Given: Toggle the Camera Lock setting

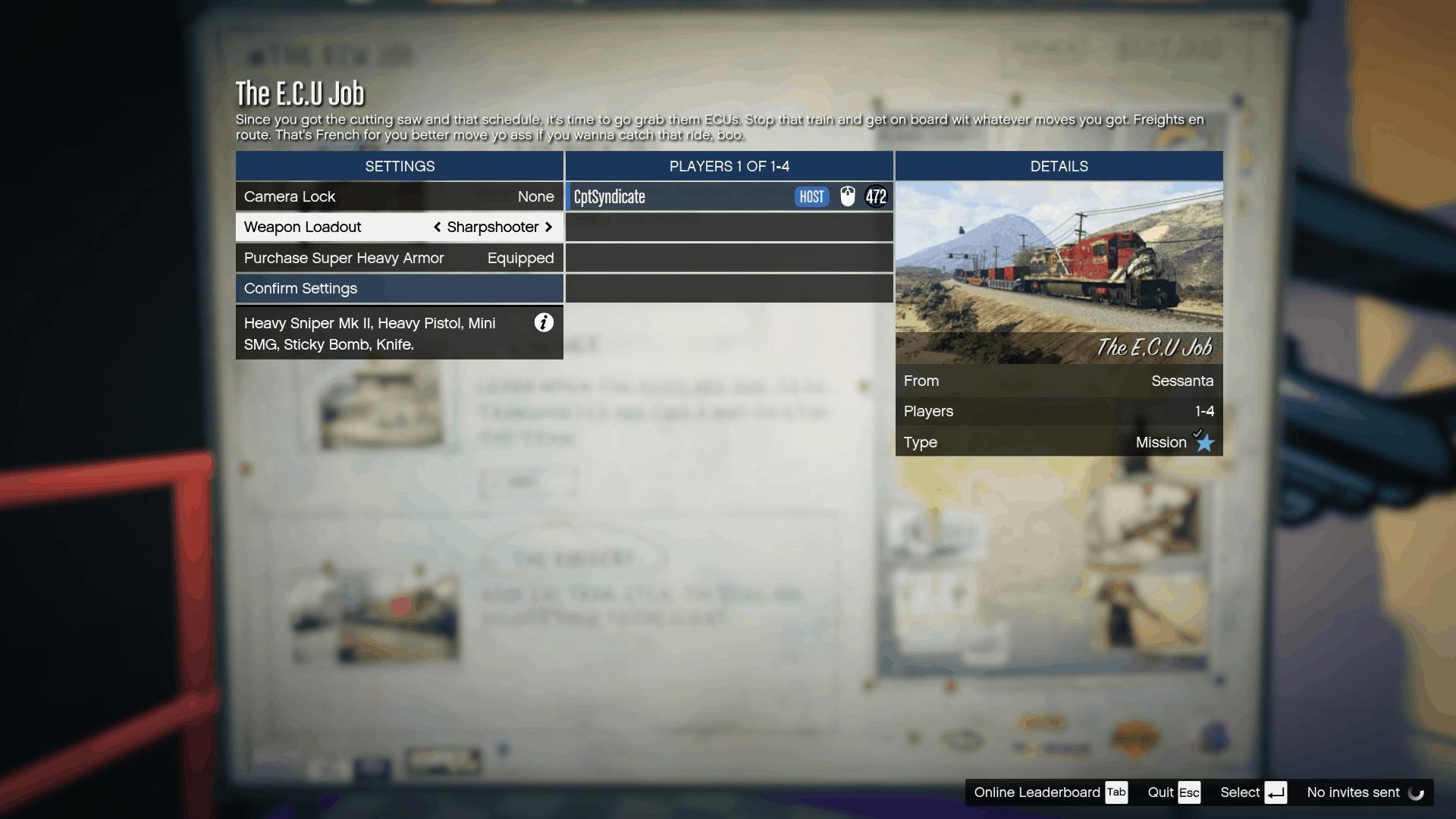Looking at the screenshot, I should tap(398, 196).
